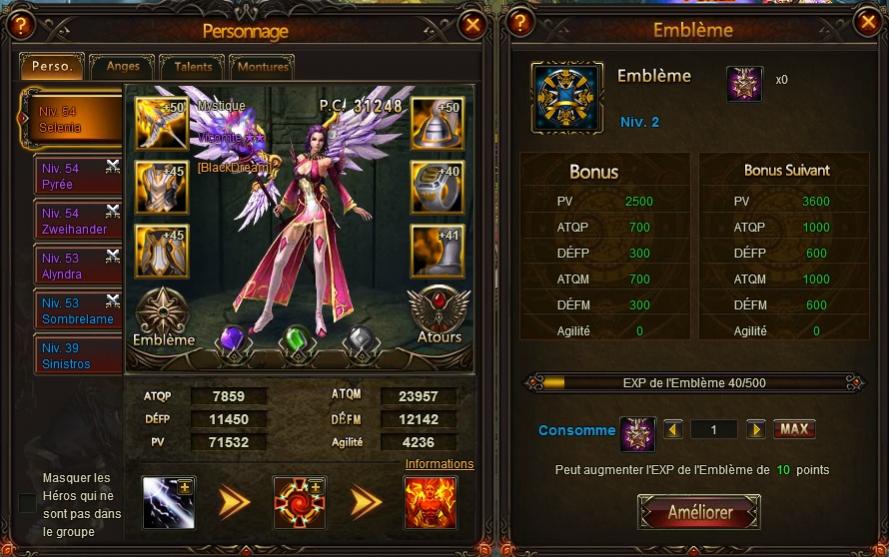Close the Personnage window

click(473, 25)
